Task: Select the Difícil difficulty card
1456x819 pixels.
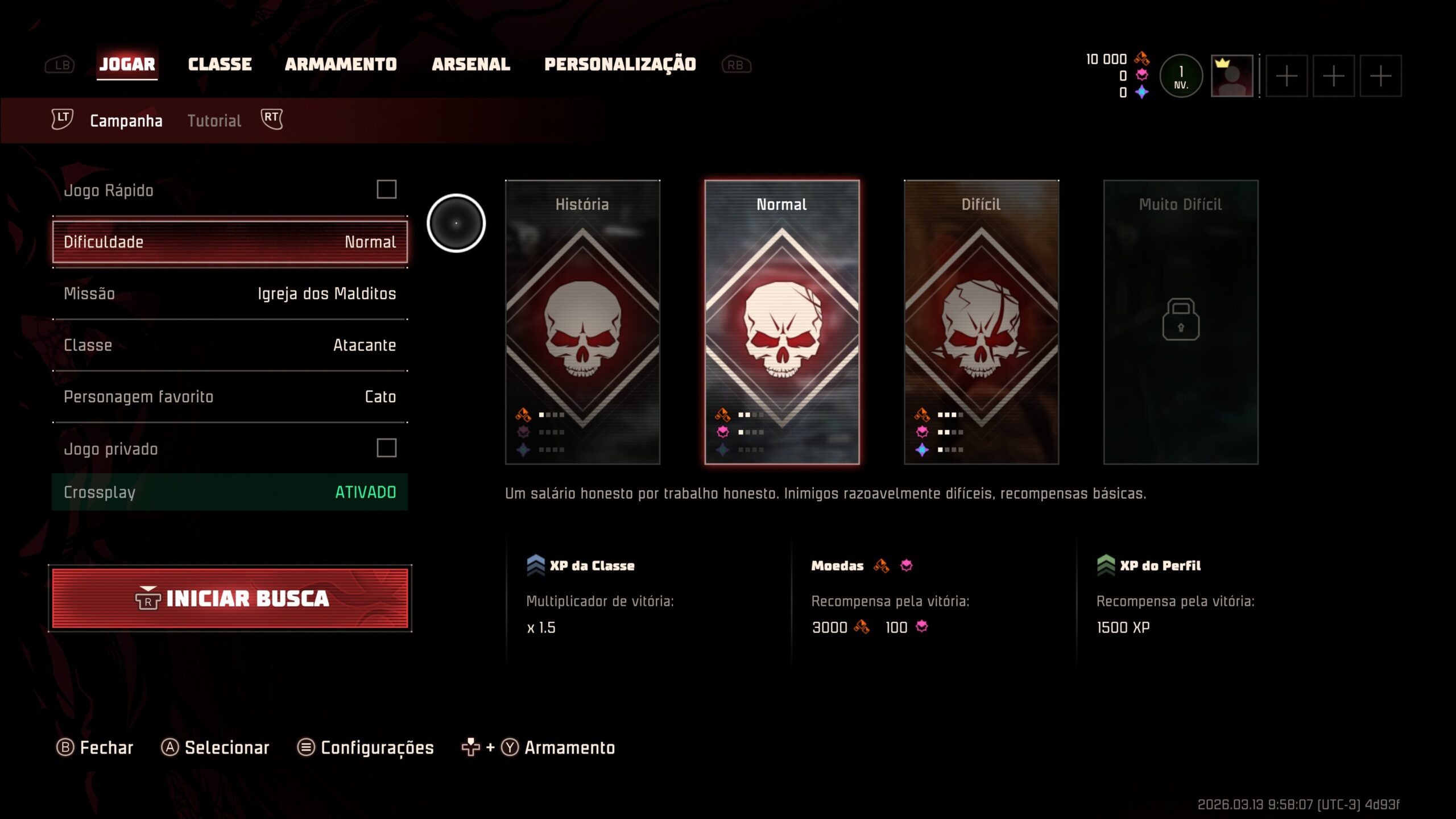Action: point(981,322)
